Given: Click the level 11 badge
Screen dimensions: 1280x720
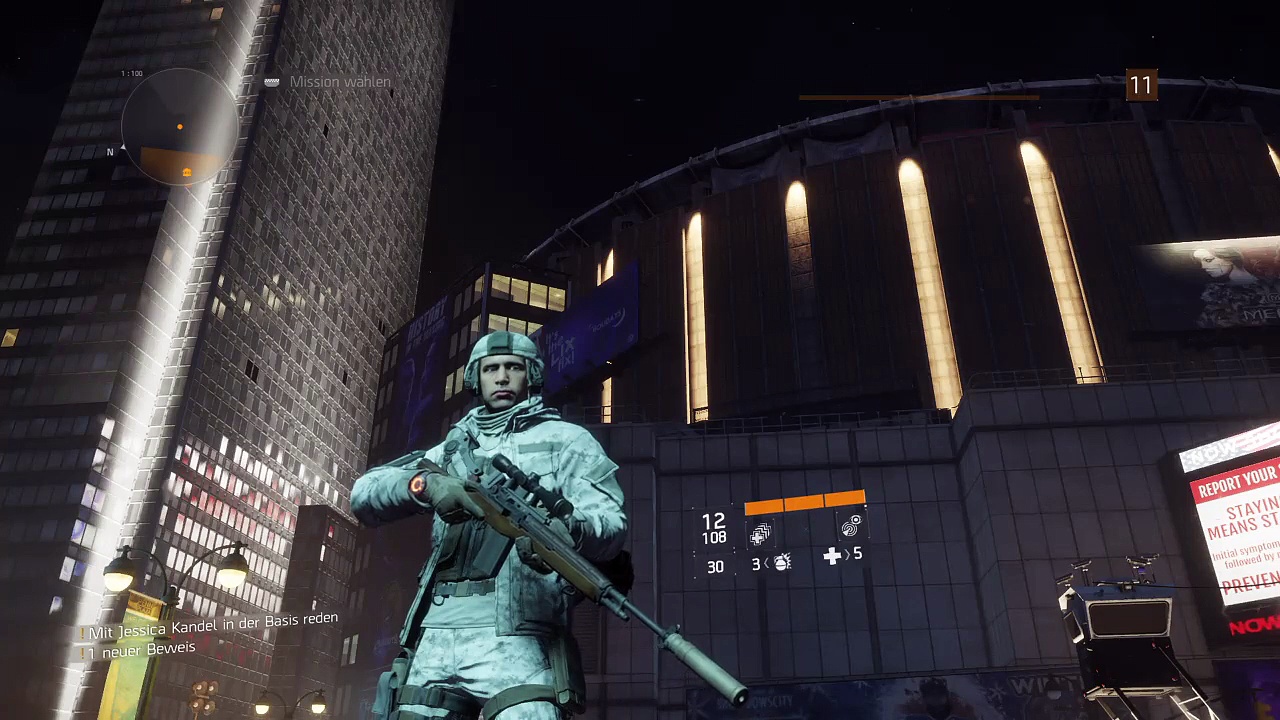Looking at the screenshot, I should [1141, 86].
